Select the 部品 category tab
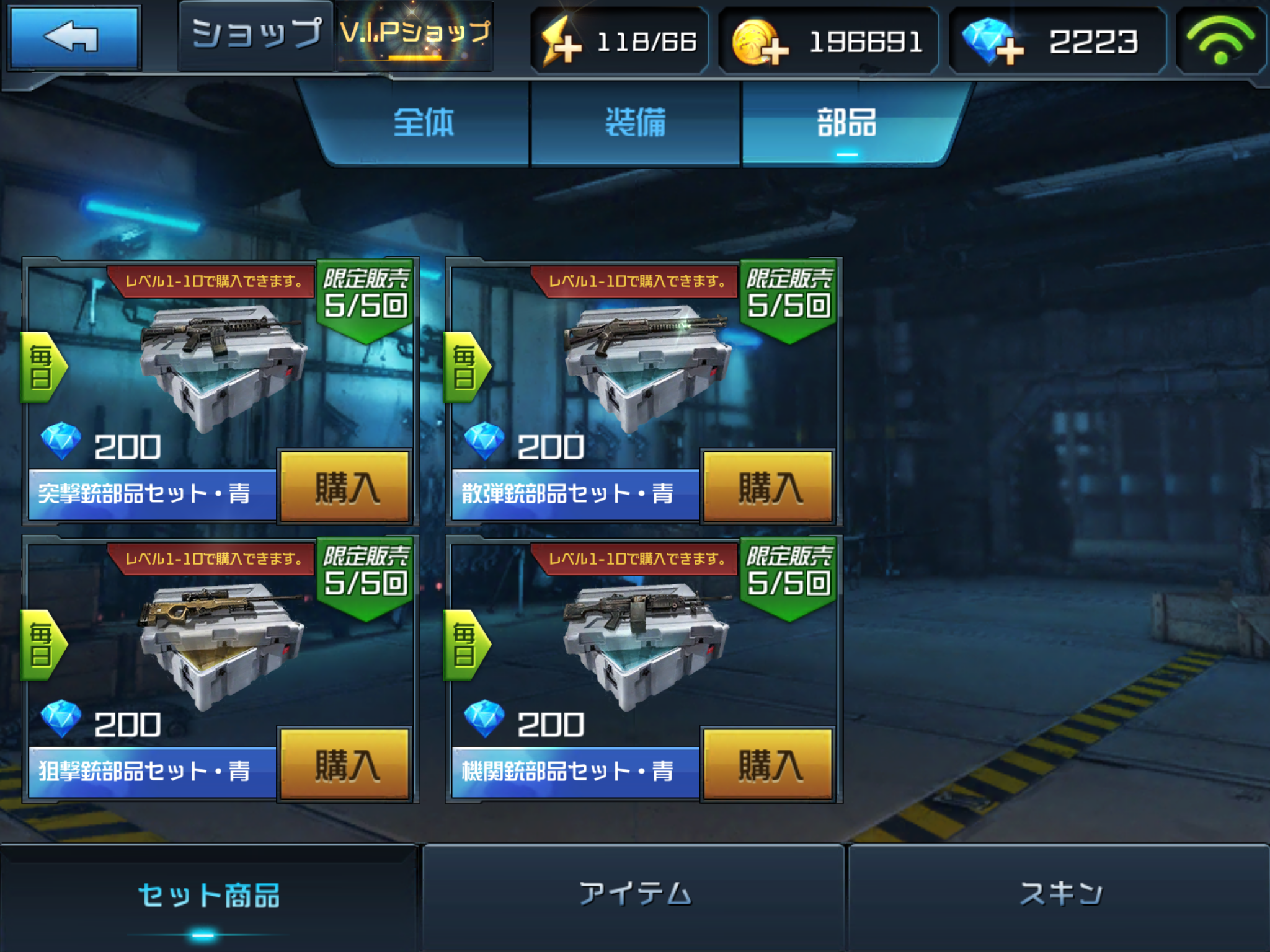Screen dimensions: 1270x952 (x=846, y=123)
